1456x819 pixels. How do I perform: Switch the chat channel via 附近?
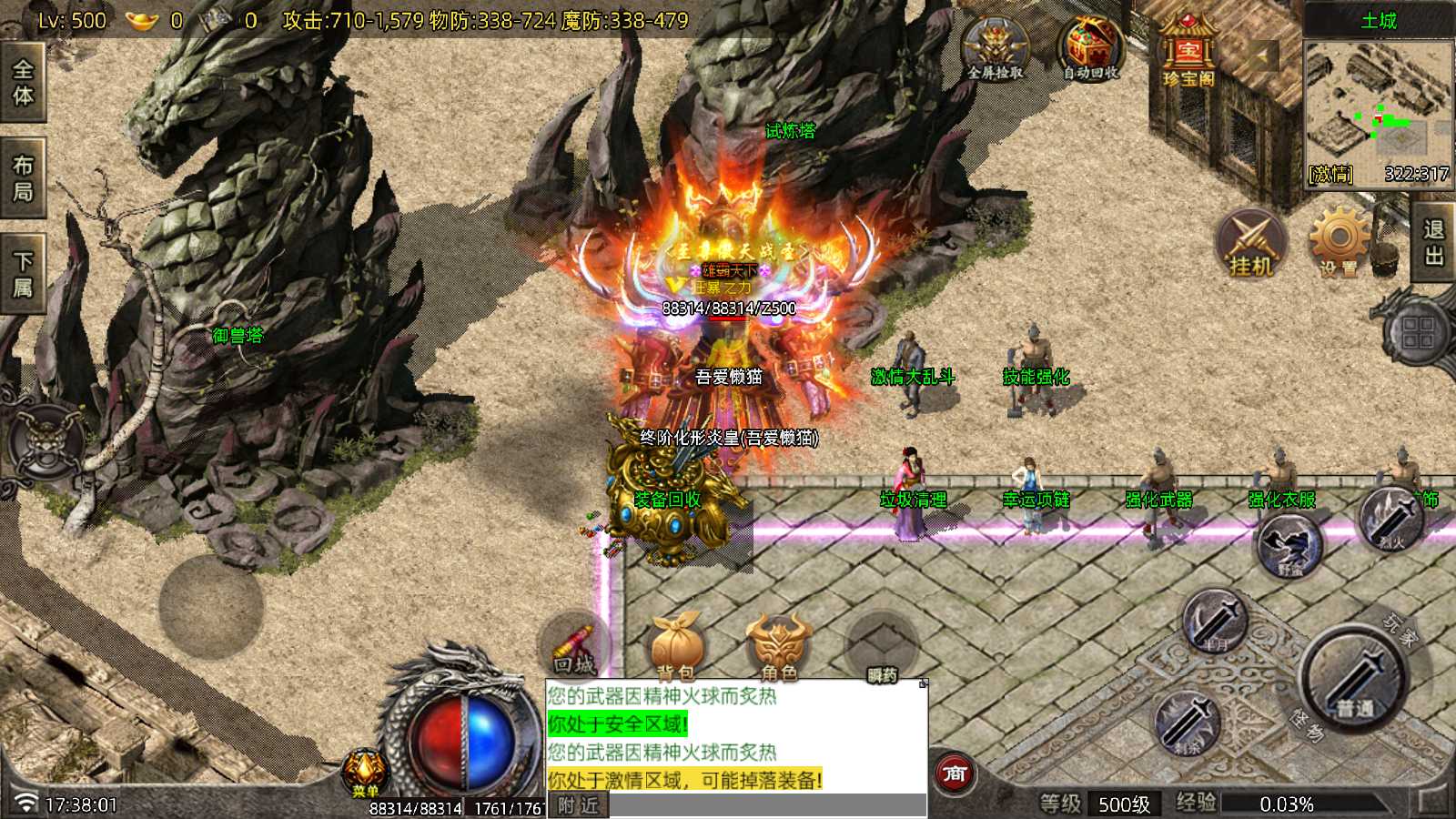[x=579, y=805]
